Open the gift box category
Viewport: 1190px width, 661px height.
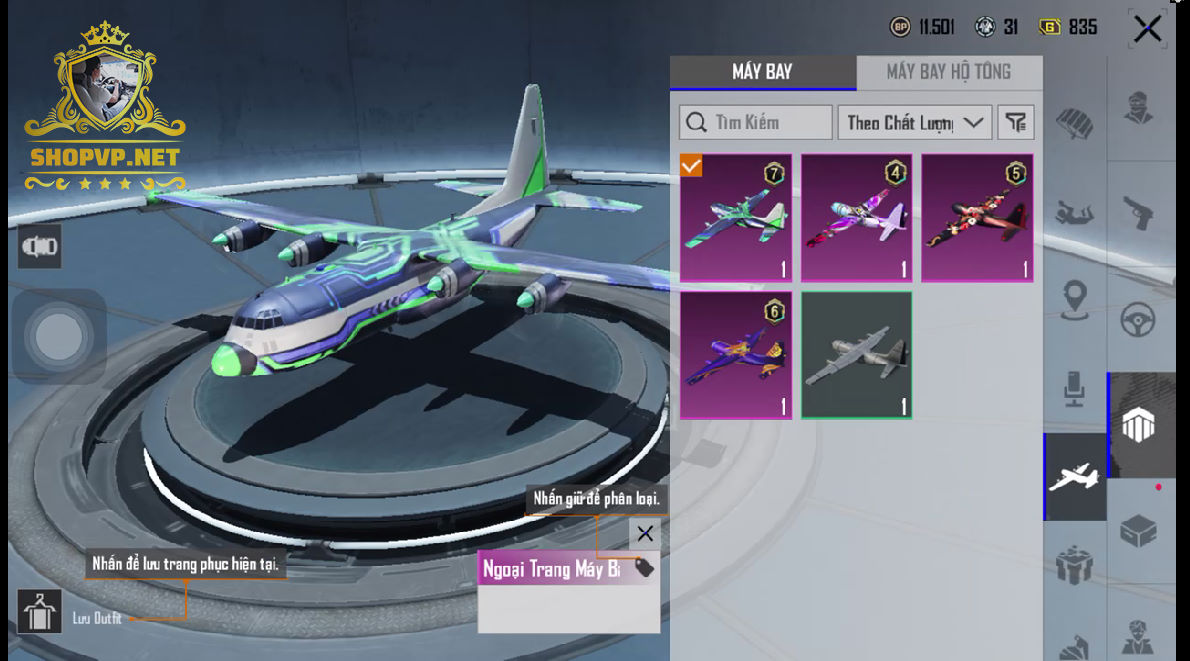[x=1075, y=566]
